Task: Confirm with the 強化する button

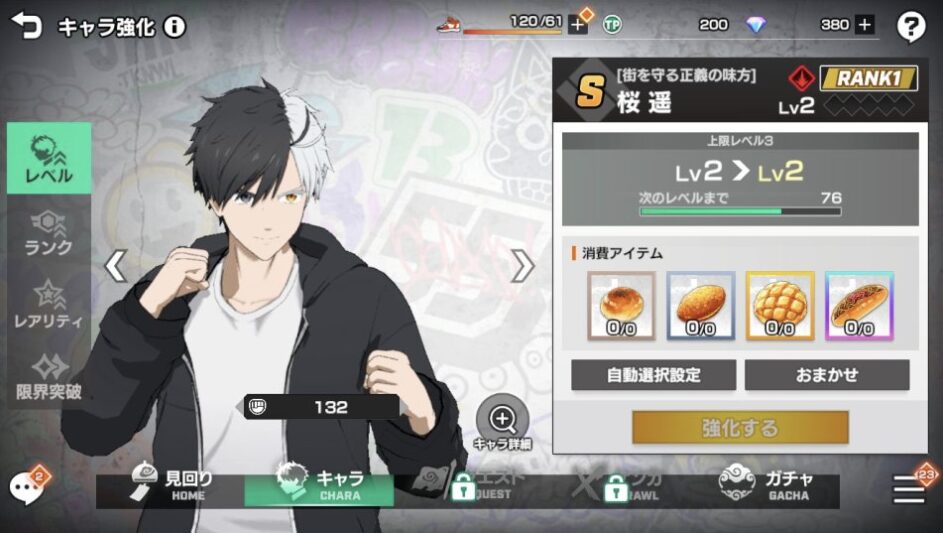Action: coord(740,428)
